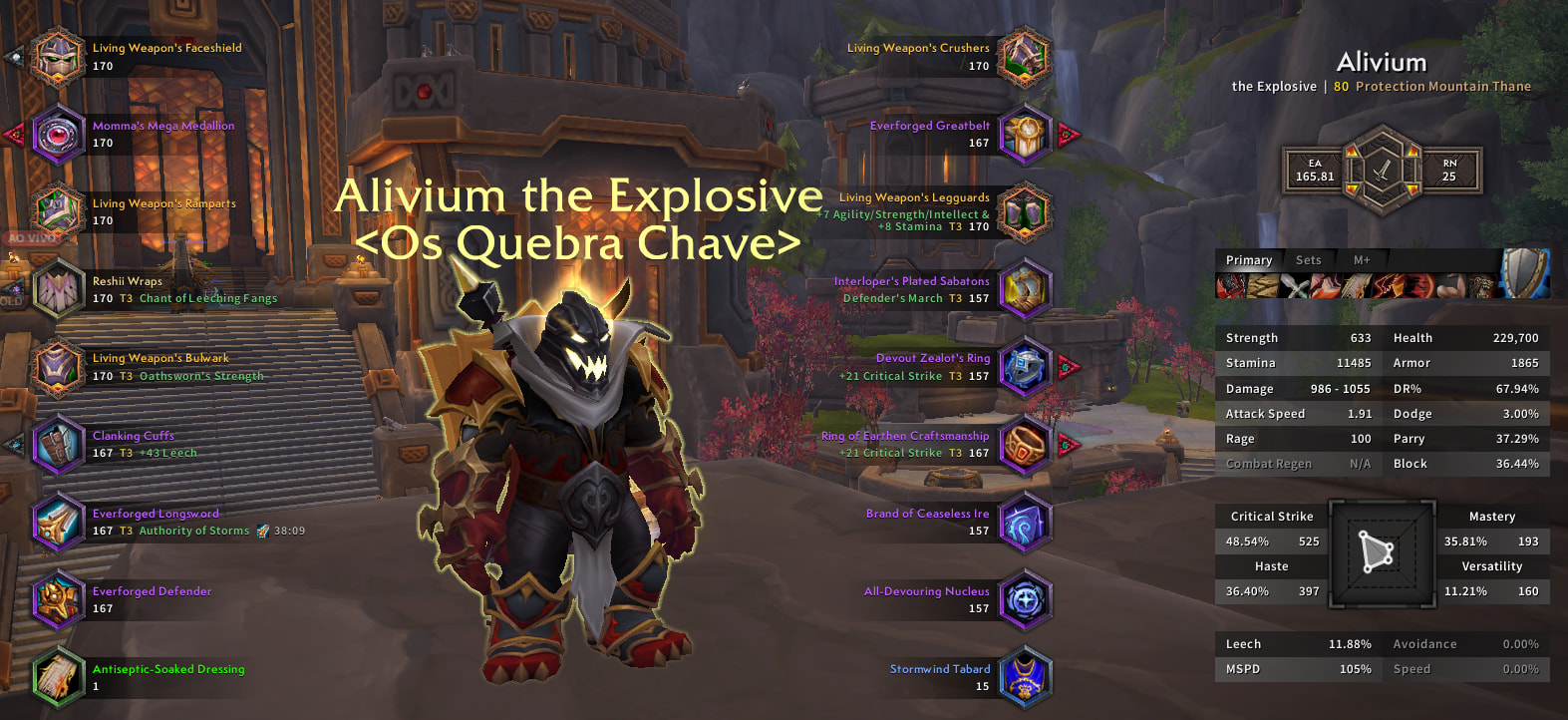
Task: Select the Brand of Ceaseless Ire trinket
Action: (x=1024, y=522)
